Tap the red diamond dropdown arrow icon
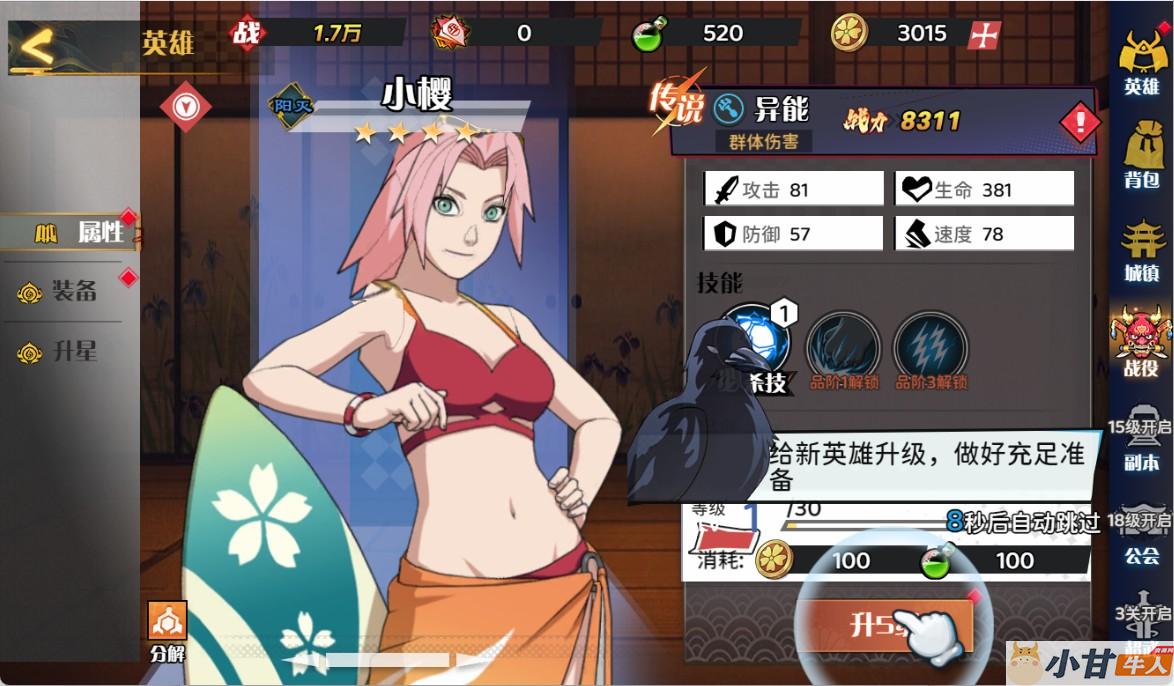Screen dimensions: 1174x686 186,106
